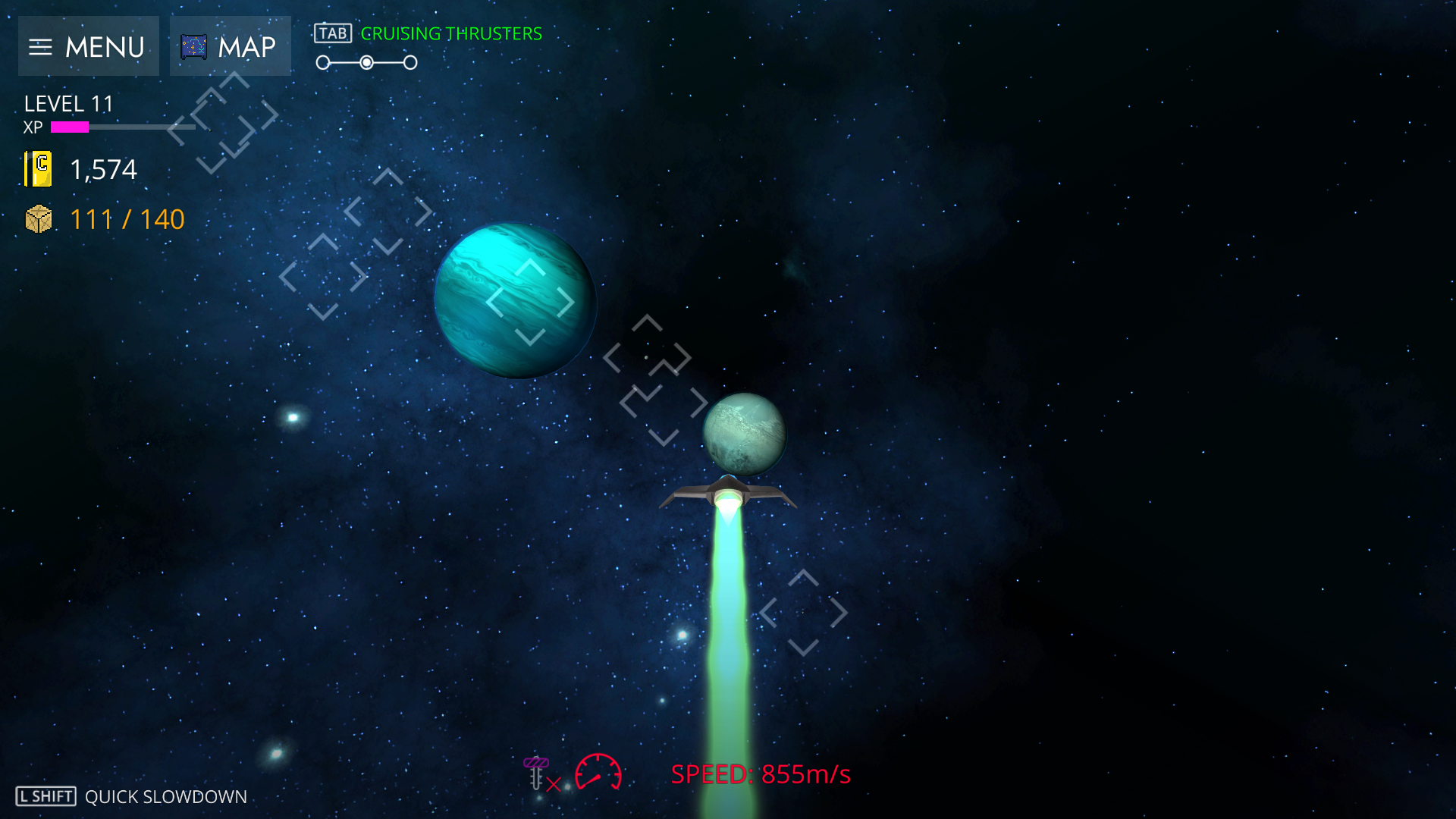Click the CRUISING THRUSTERS label
This screenshot has width=1456, height=819.
coord(451,33)
